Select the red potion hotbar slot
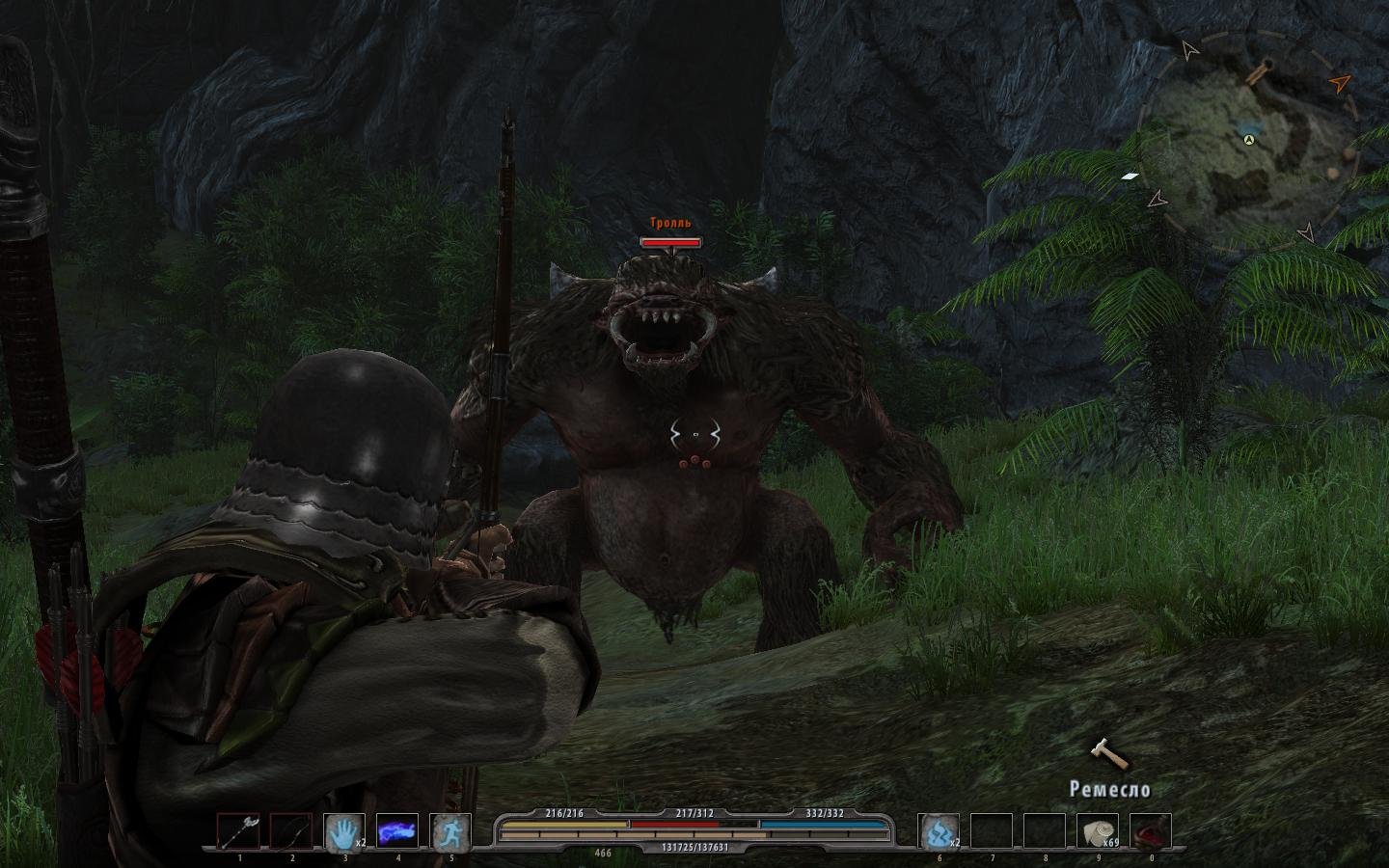This screenshot has width=1389, height=868. coord(1151,832)
